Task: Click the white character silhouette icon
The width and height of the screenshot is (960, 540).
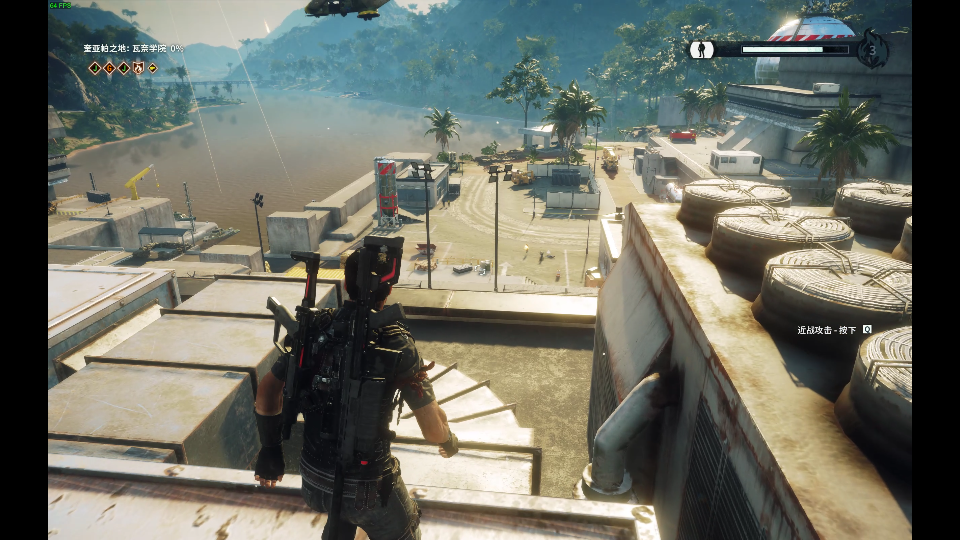Action: coord(702,49)
